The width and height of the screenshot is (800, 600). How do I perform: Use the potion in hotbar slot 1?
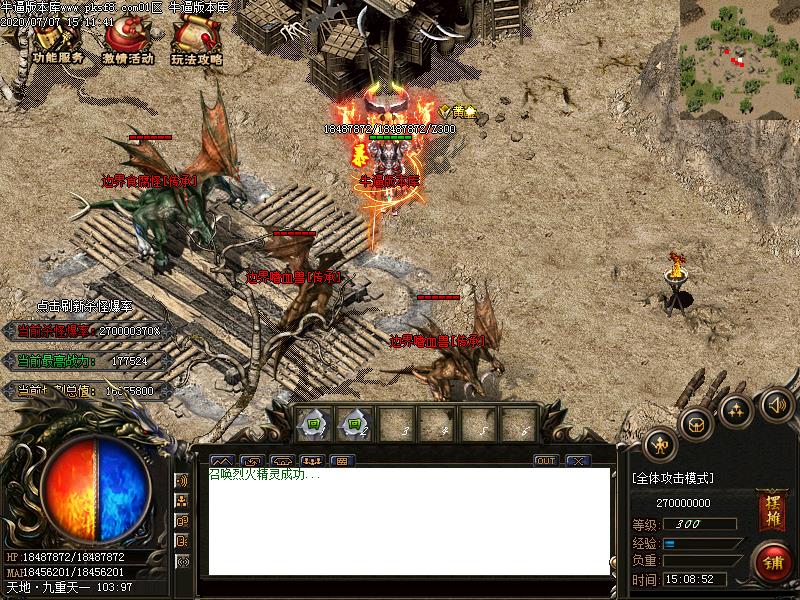313,424
